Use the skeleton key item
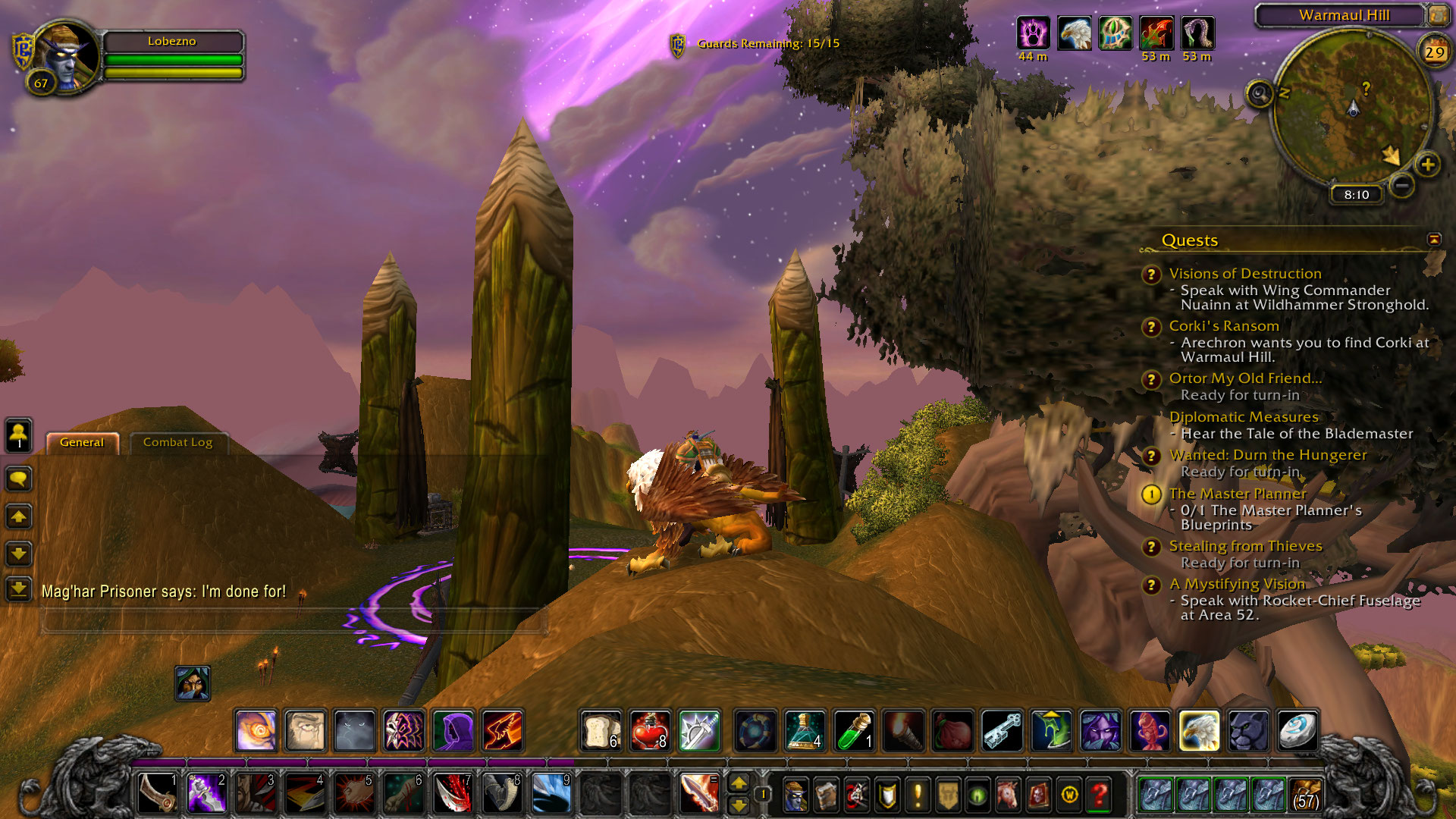 click(x=1002, y=730)
